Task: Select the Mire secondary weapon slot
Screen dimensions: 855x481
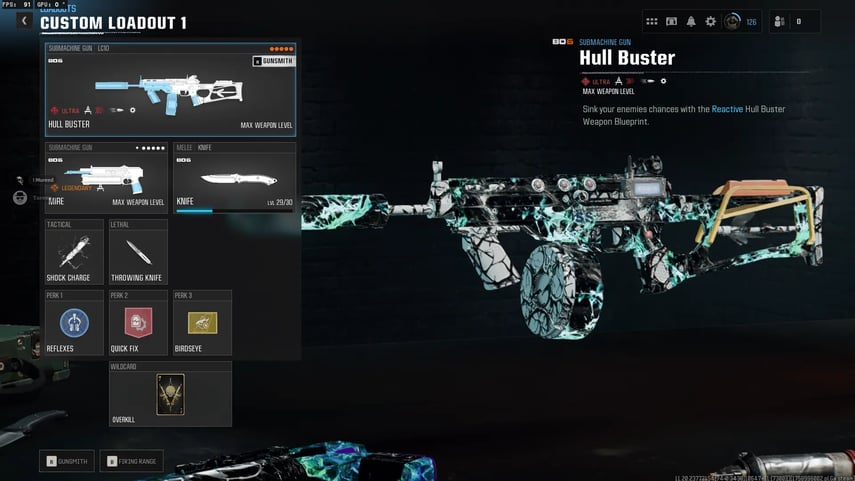Action: pos(106,180)
